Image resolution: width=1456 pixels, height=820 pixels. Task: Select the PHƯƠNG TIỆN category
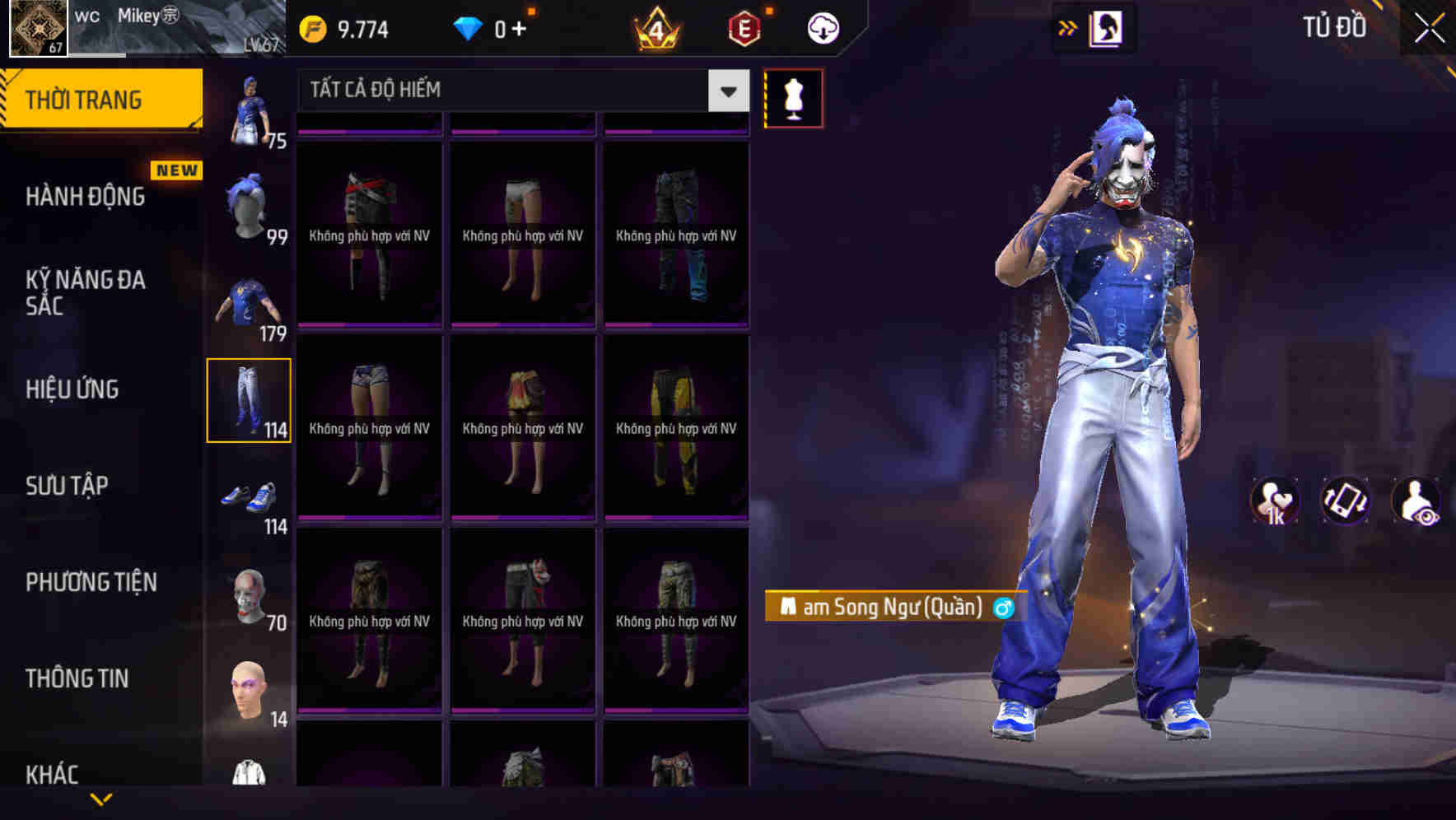[x=91, y=581]
